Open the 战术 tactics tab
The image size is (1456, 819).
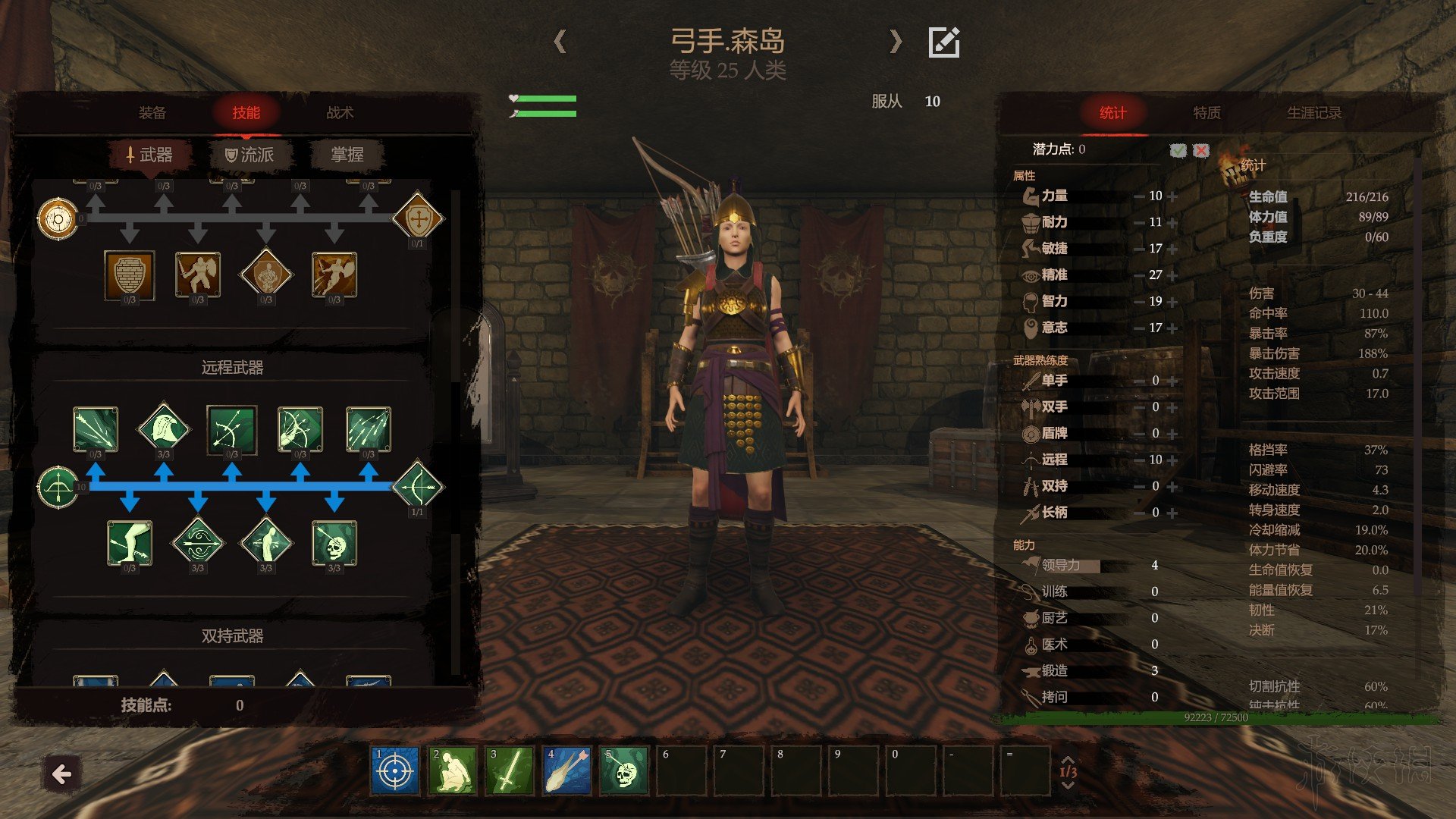pyautogui.click(x=340, y=113)
